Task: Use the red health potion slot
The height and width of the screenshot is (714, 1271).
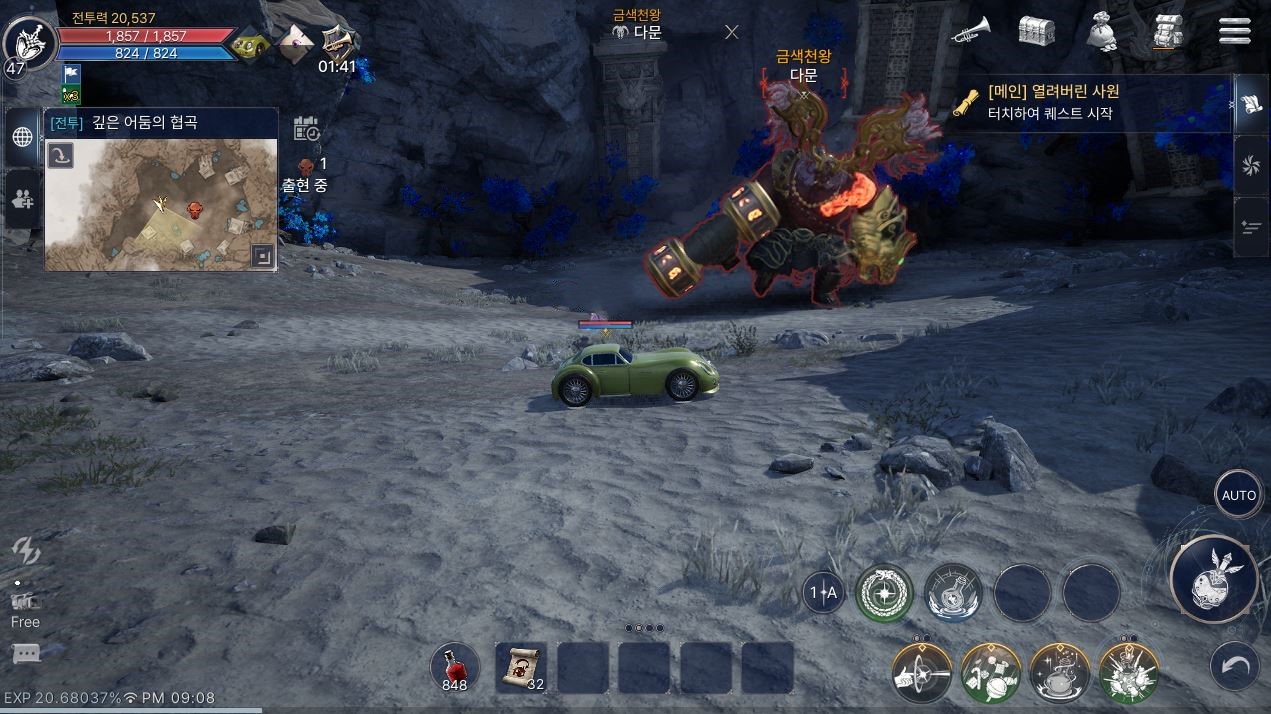Action: point(455,667)
